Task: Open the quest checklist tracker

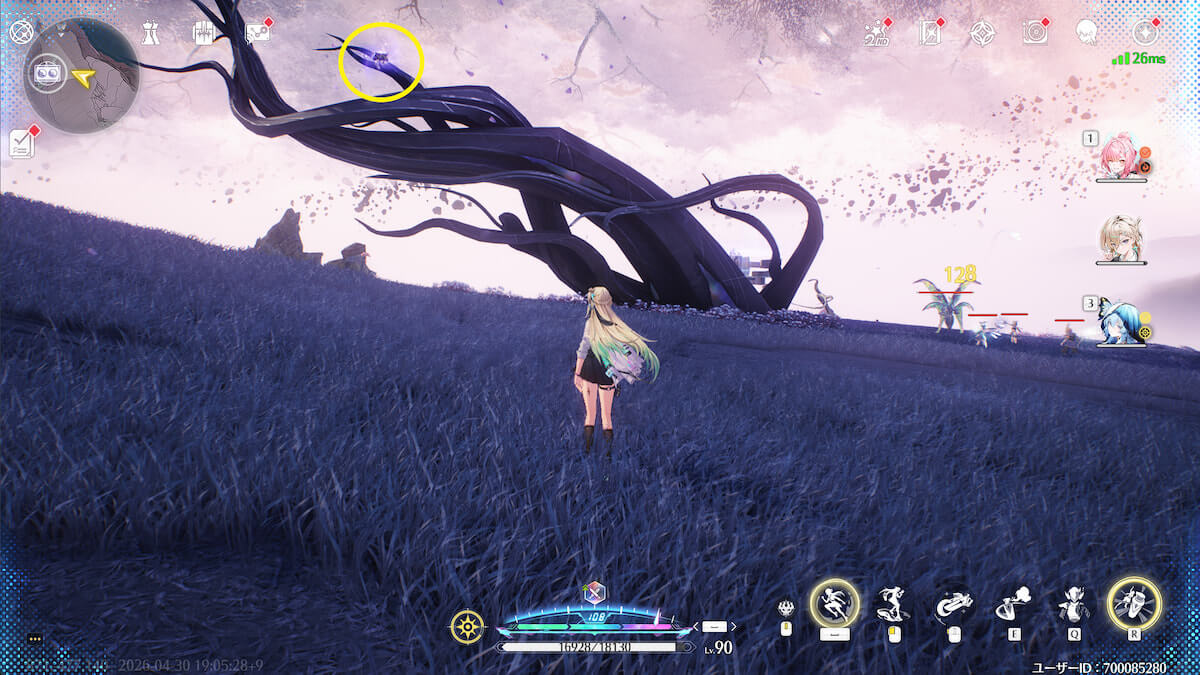Action: tap(22, 143)
